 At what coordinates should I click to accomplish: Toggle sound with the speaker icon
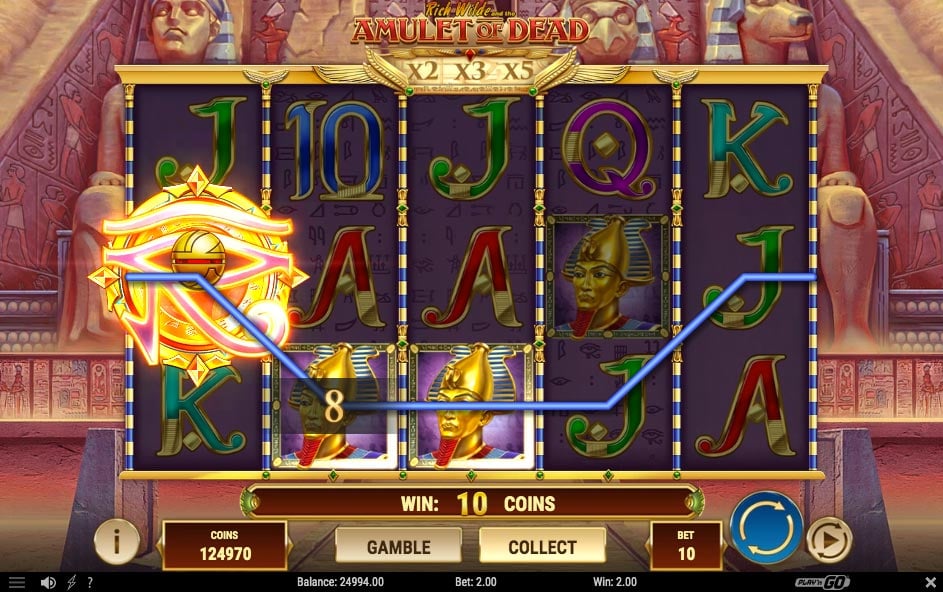click(x=47, y=582)
